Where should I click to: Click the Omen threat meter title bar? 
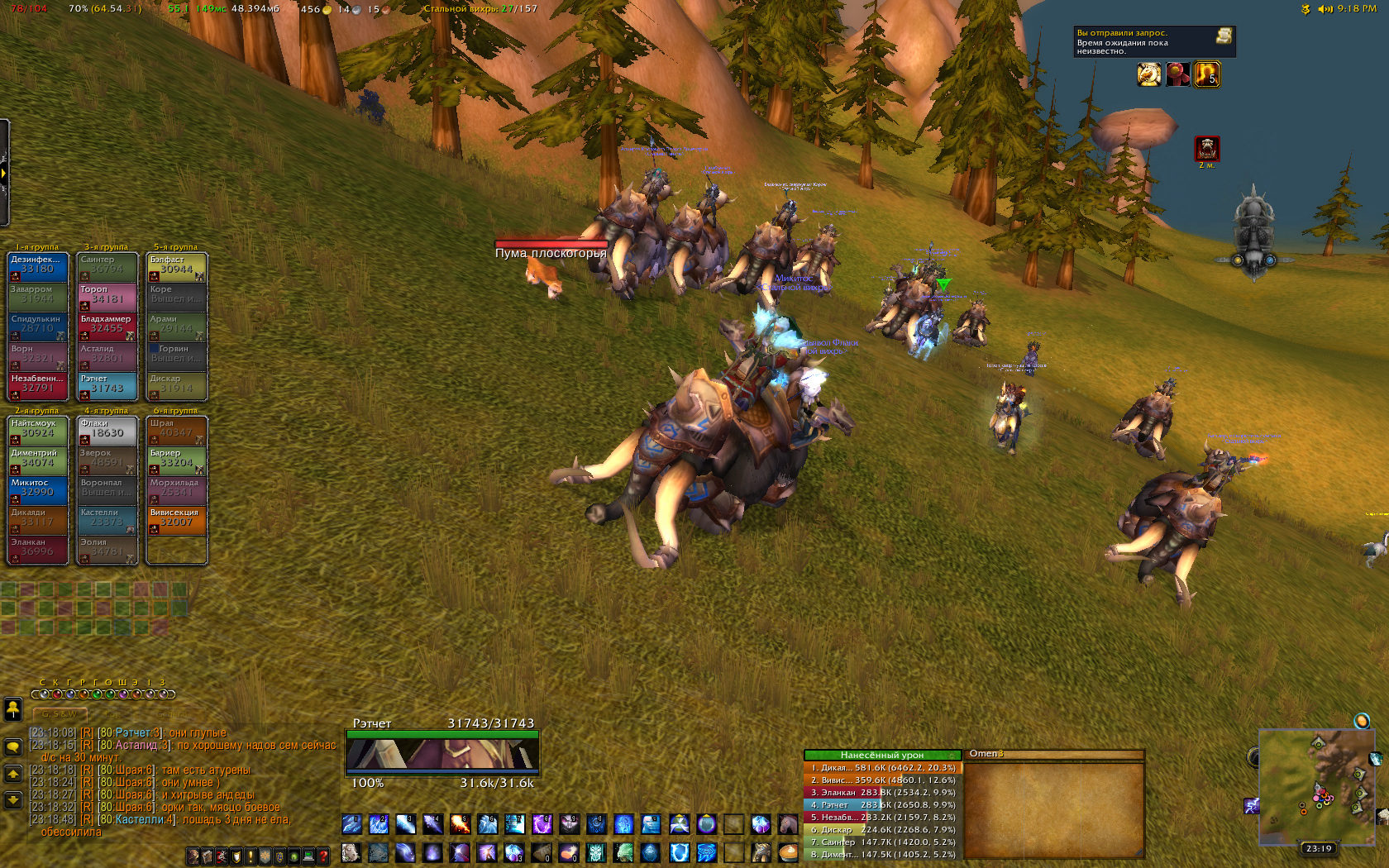pyautogui.click(x=1054, y=754)
